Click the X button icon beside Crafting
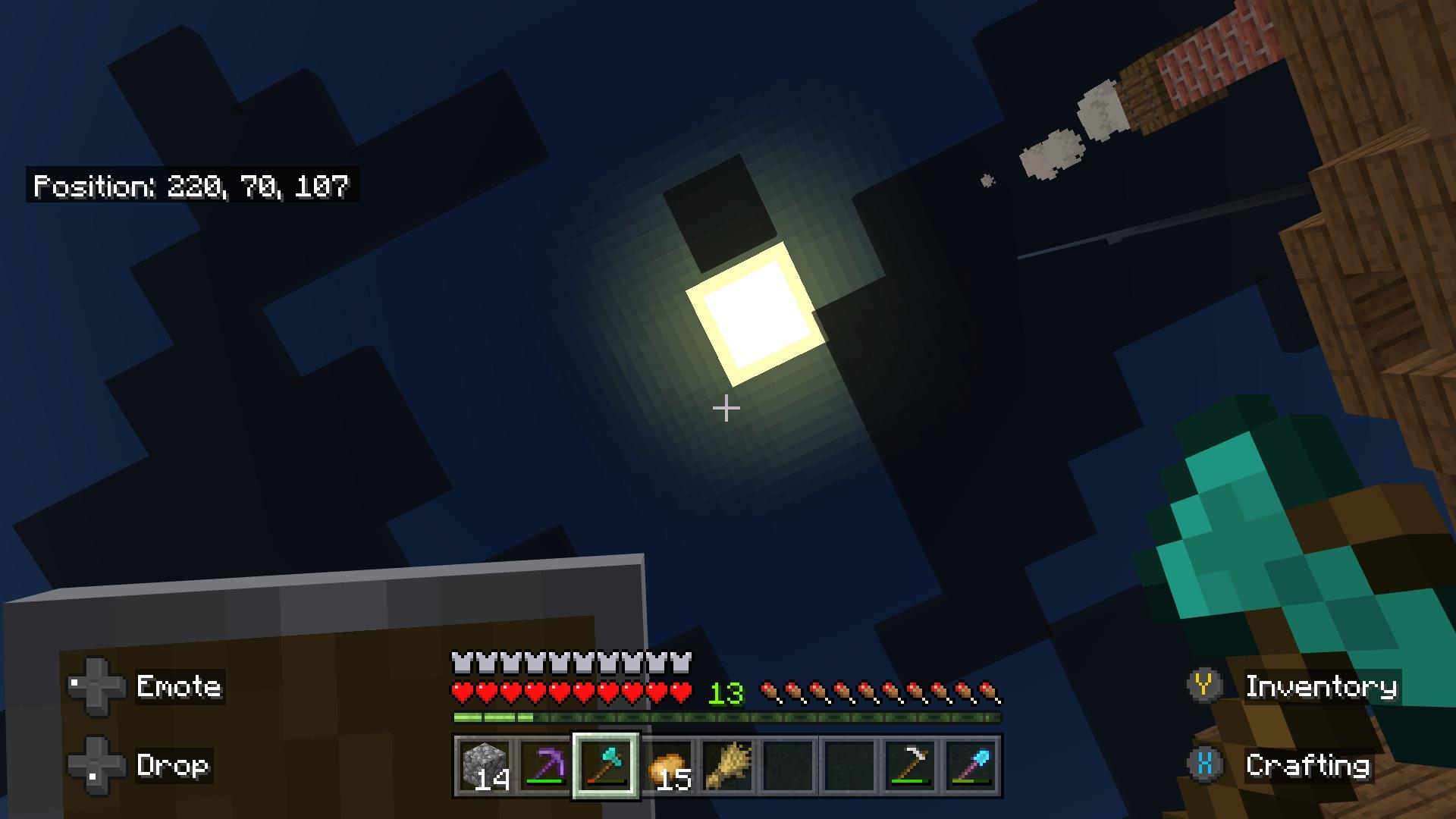This screenshot has width=1456, height=819. pos(1204,766)
